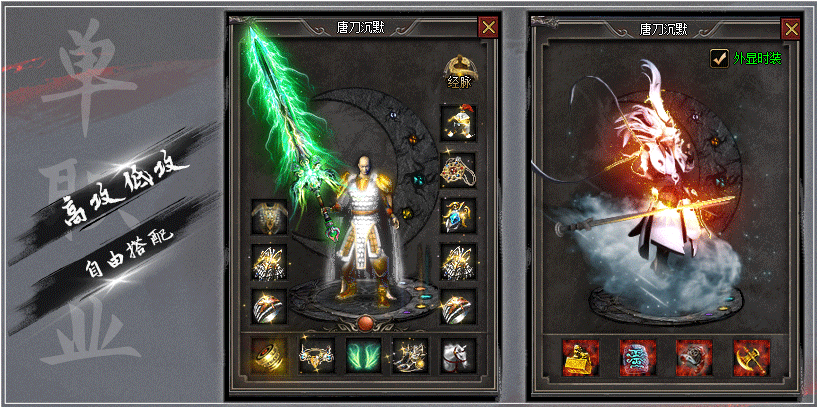Click the red orb below the character

(x=366, y=322)
